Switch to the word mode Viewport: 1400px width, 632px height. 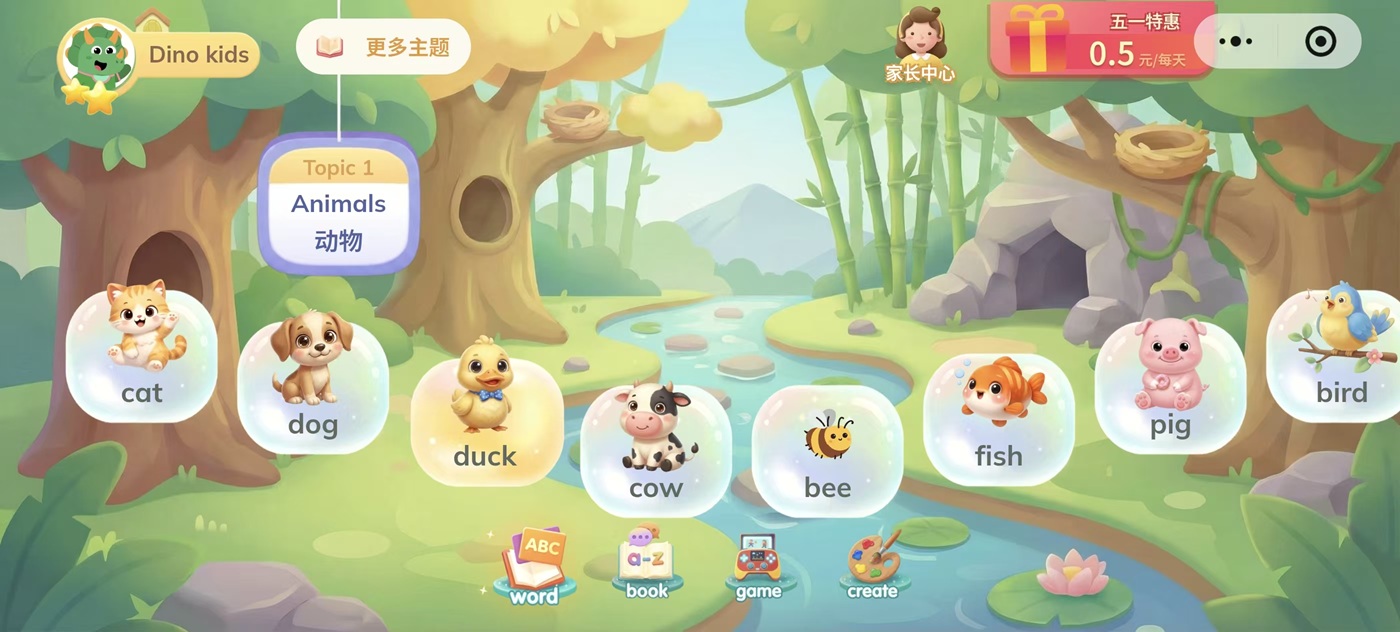534,567
